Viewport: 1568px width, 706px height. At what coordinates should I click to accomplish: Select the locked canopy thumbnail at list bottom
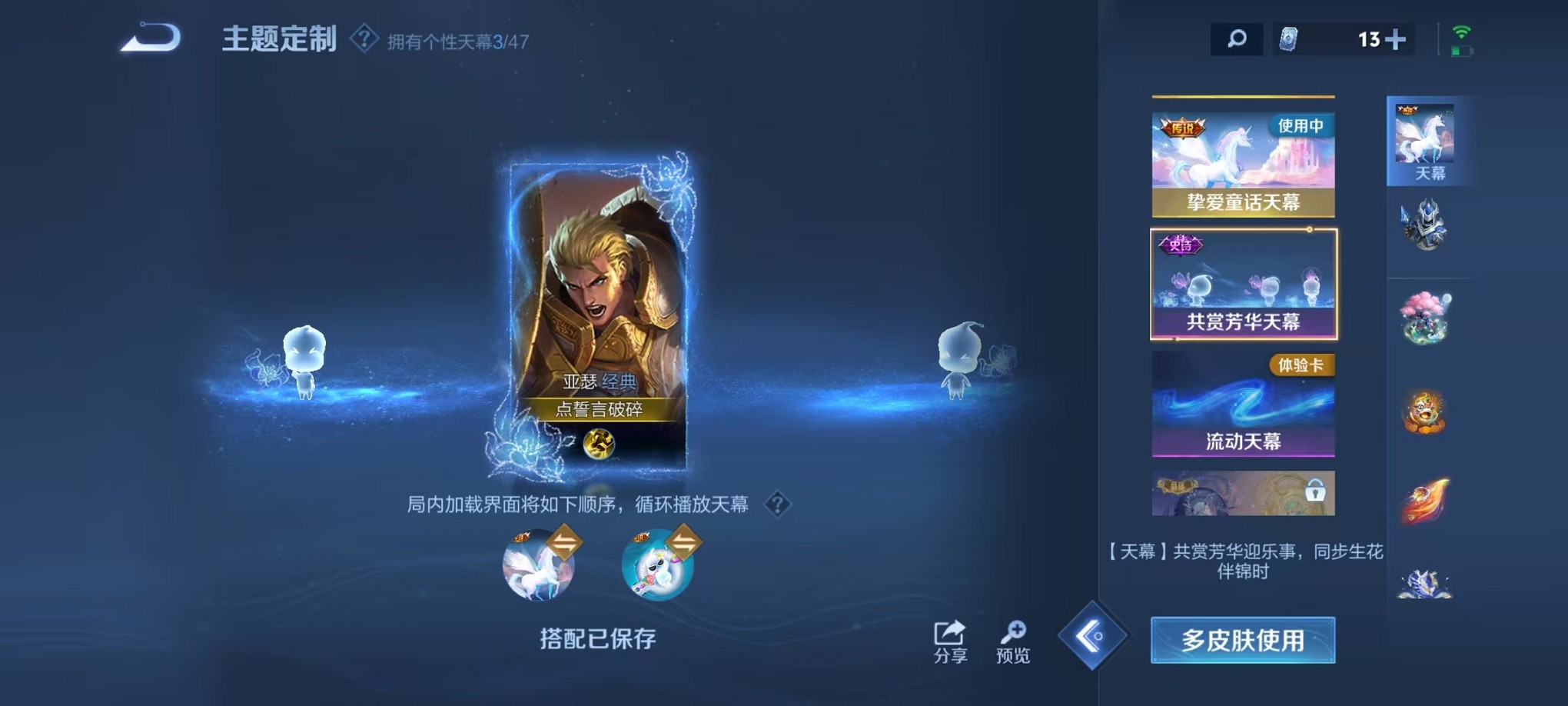pyautogui.click(x=1243, y=495)
